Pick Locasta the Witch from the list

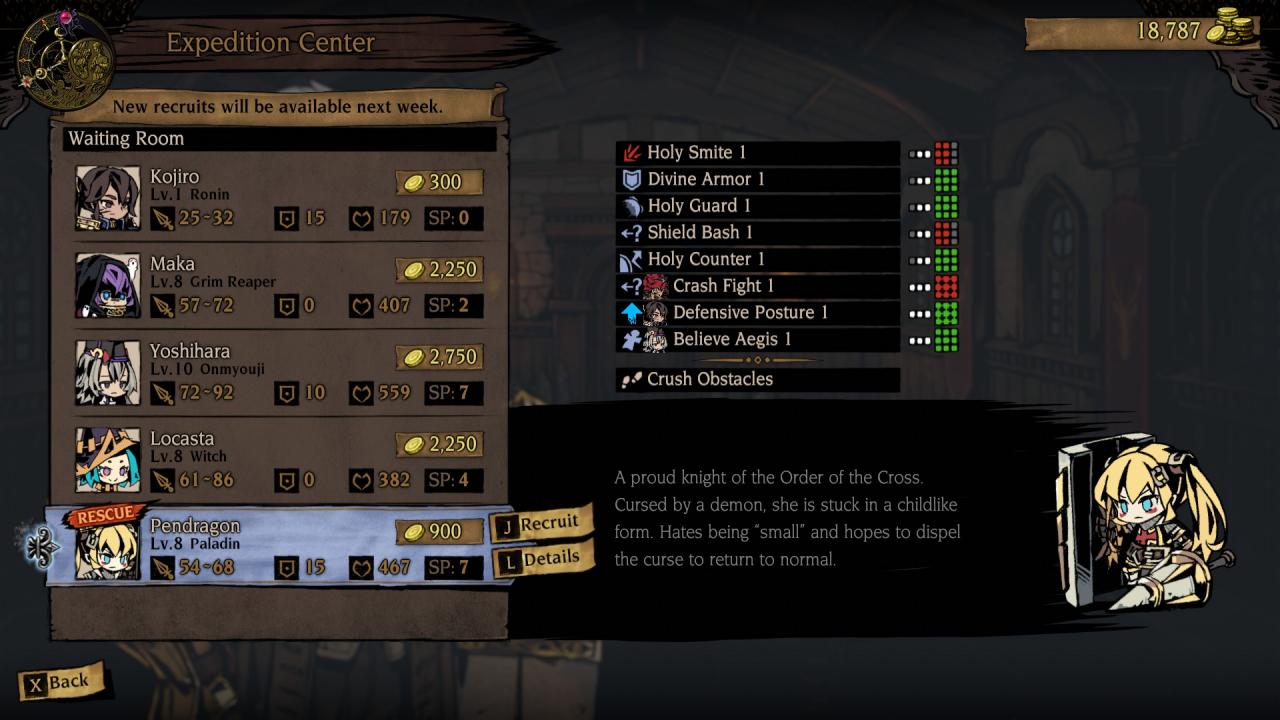278,460
